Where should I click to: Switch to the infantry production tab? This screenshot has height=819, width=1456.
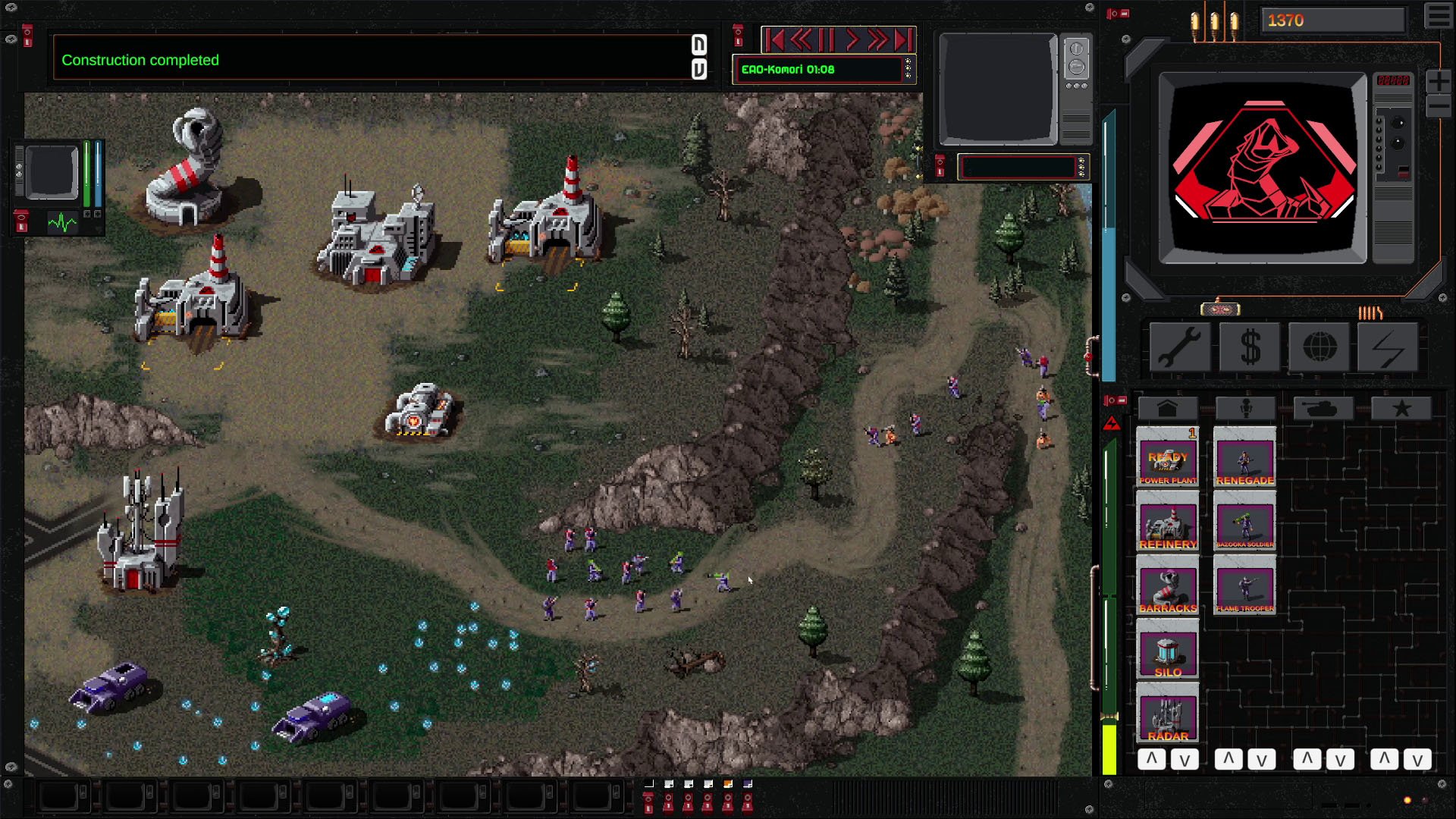click(x=1245, y=409)
